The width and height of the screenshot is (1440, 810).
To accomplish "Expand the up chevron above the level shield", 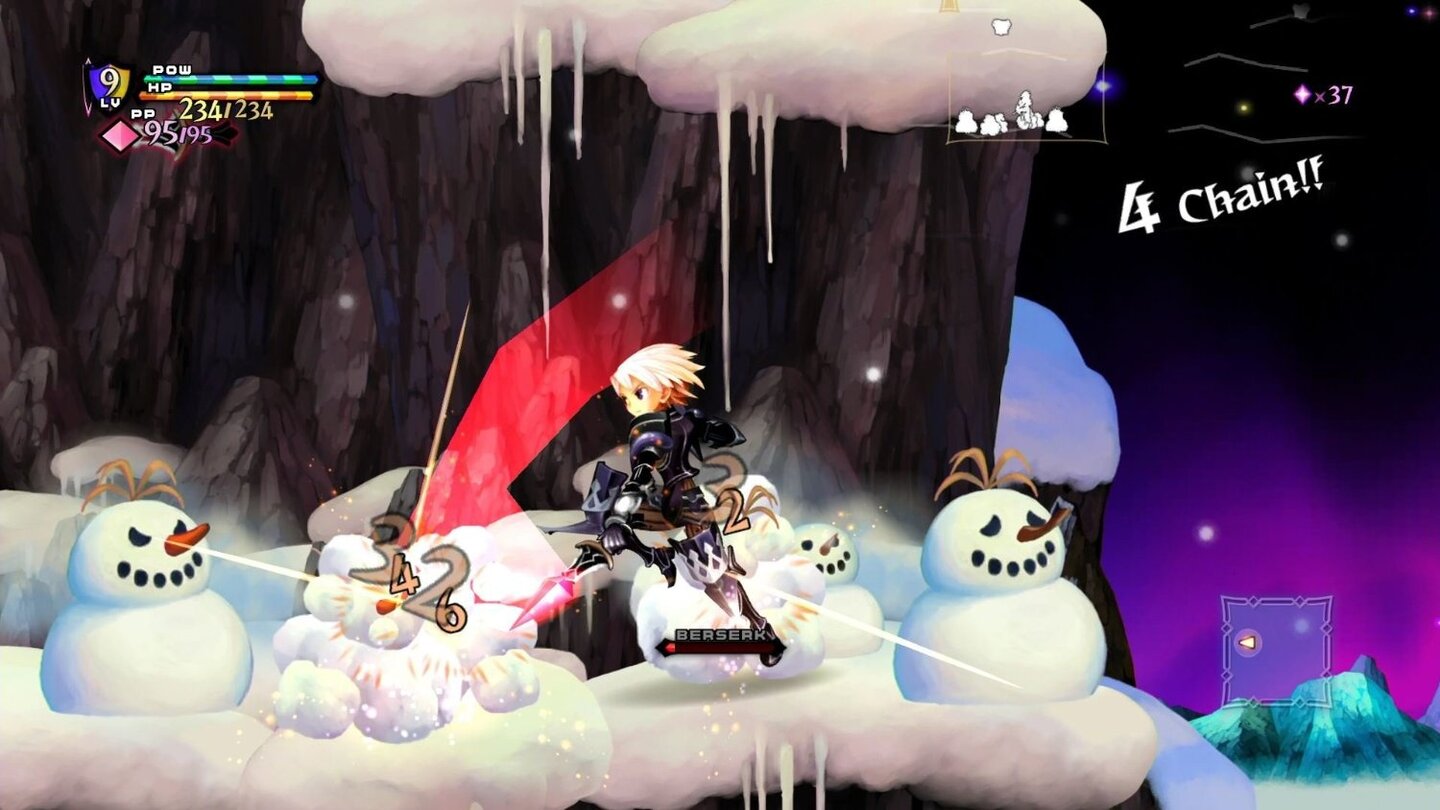I will 87,60.
